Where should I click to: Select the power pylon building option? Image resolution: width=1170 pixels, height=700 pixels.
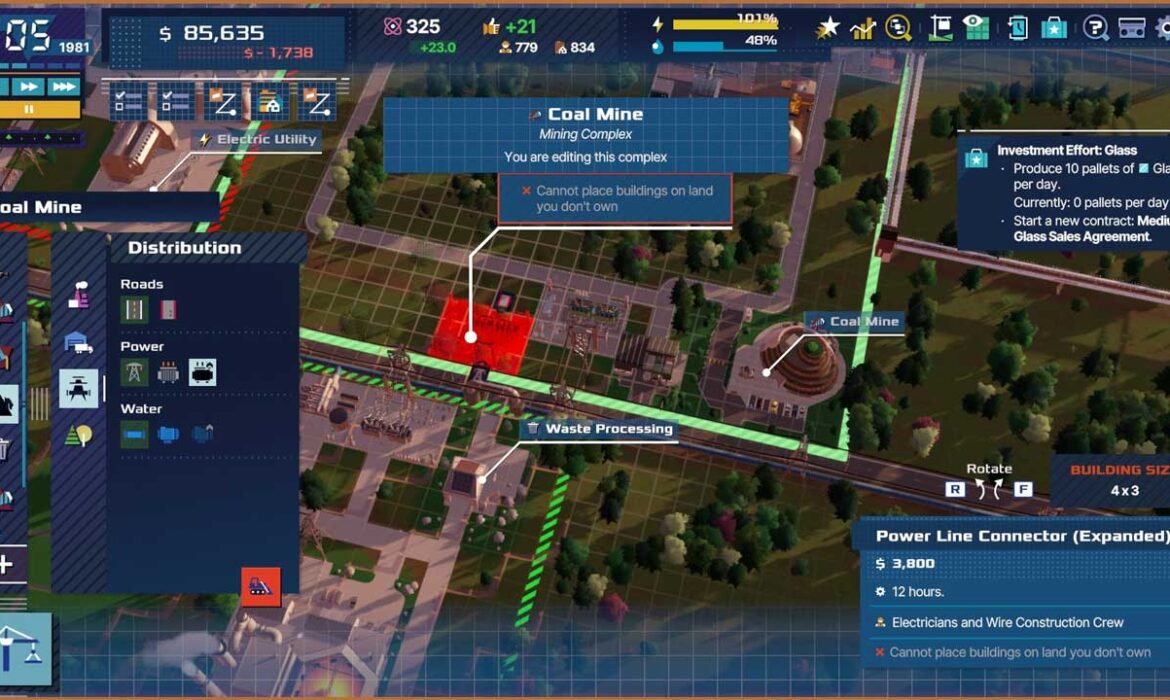[134, 372]
